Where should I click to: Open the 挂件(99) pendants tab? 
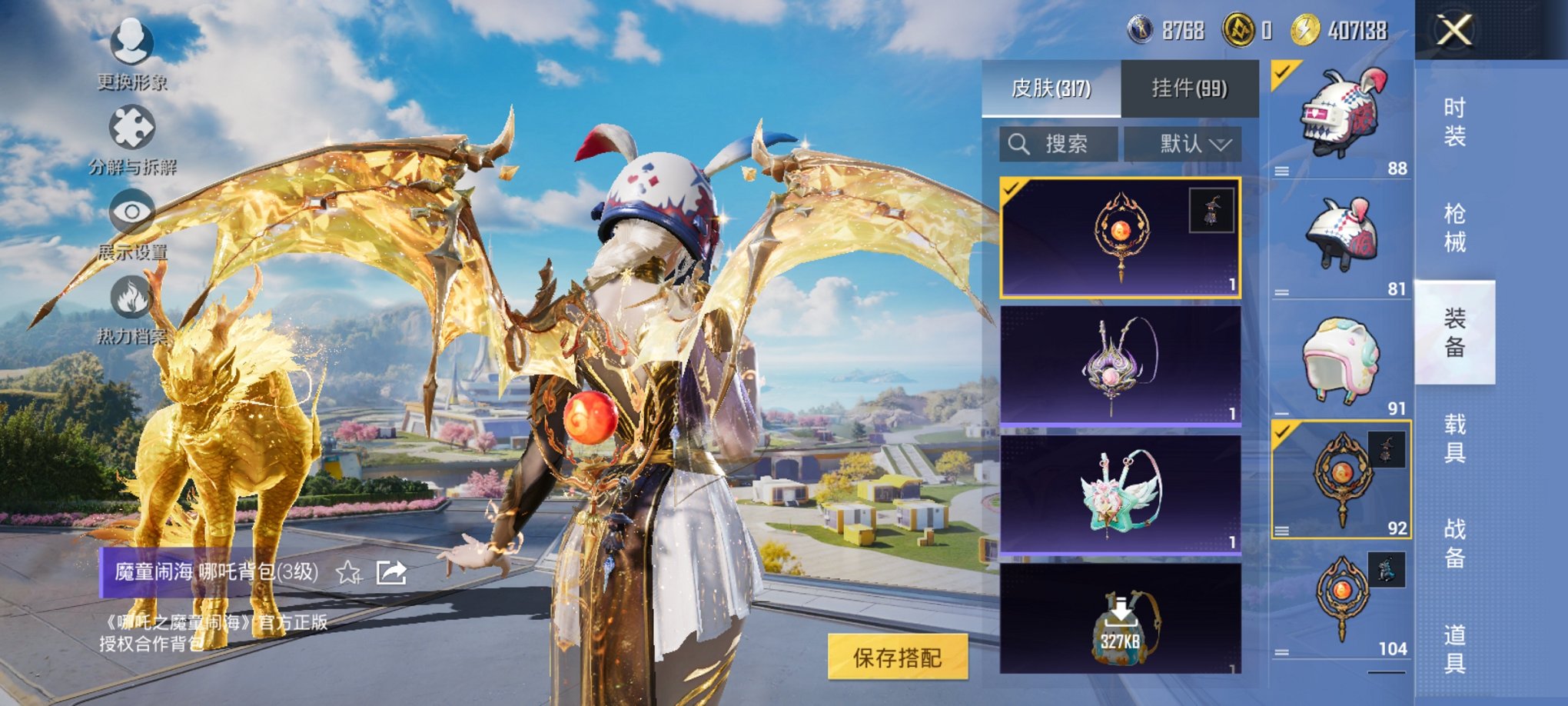click(x=1189, y=88)
